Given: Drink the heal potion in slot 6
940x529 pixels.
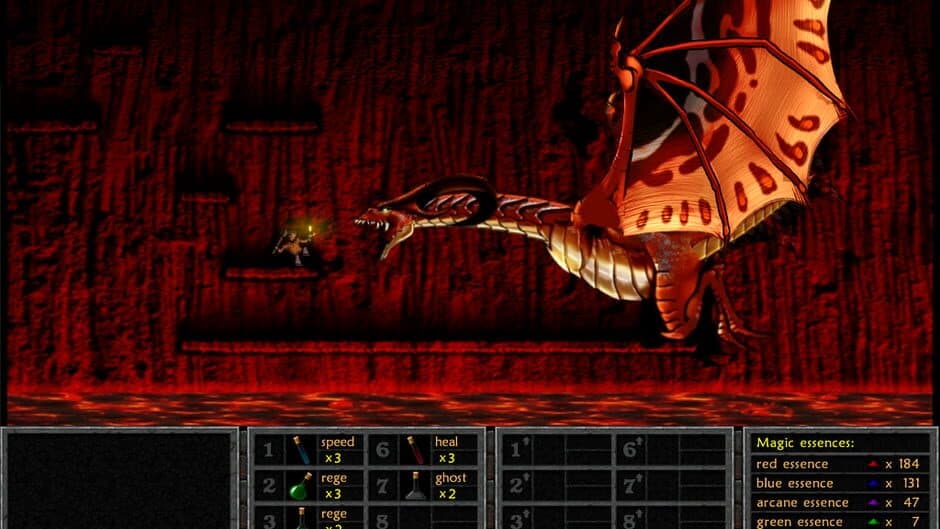Looking at the screenshot, I should pyautogui.click(x=415, y=450).
